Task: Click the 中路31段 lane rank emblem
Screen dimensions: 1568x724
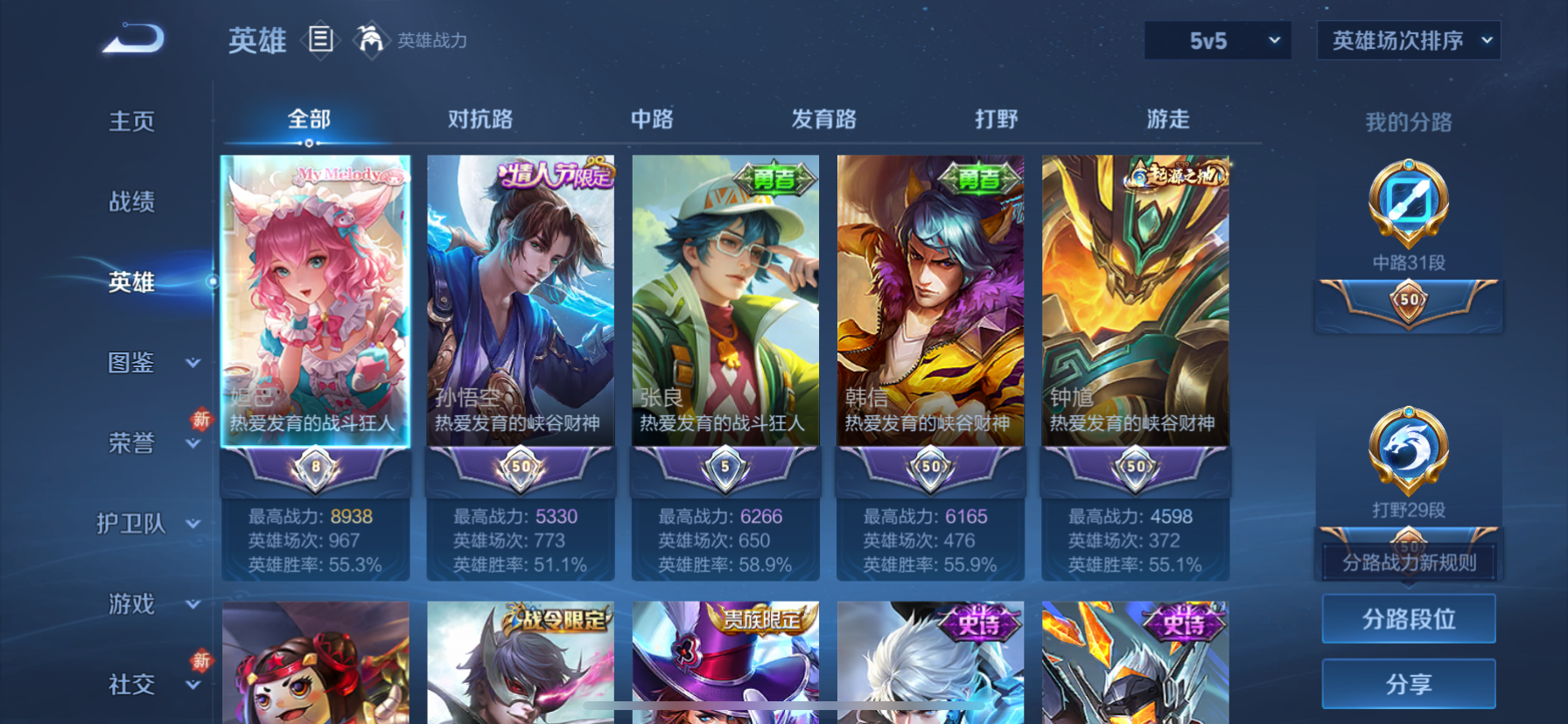Action: click(1408, 203)
